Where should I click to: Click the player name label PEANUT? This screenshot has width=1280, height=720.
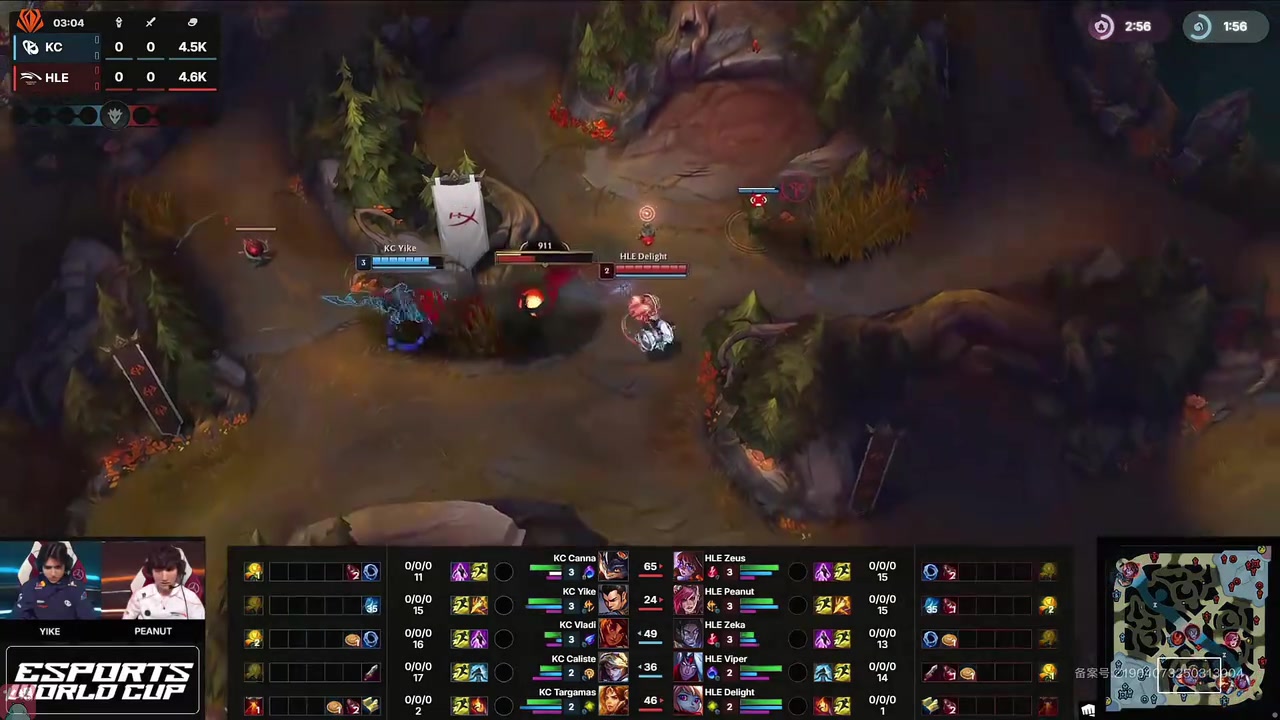(x=152, y=630)
